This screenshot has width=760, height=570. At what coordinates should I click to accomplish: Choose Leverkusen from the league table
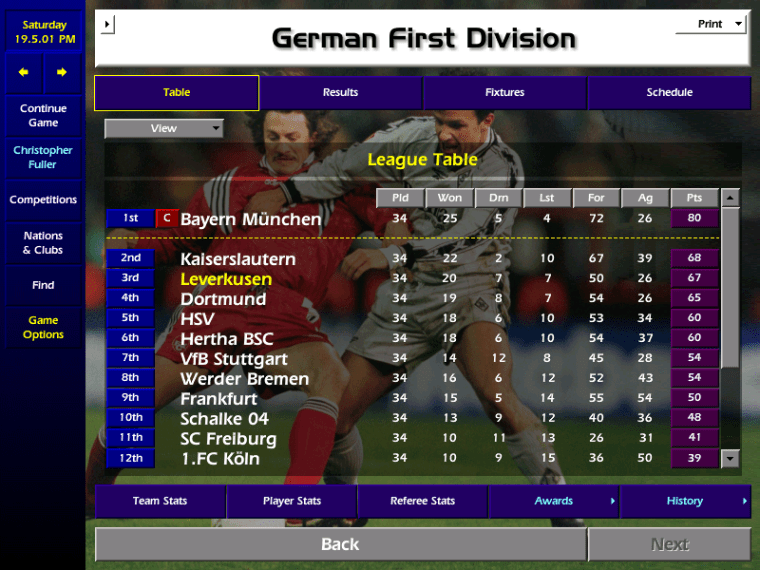(x=226, y=279)
